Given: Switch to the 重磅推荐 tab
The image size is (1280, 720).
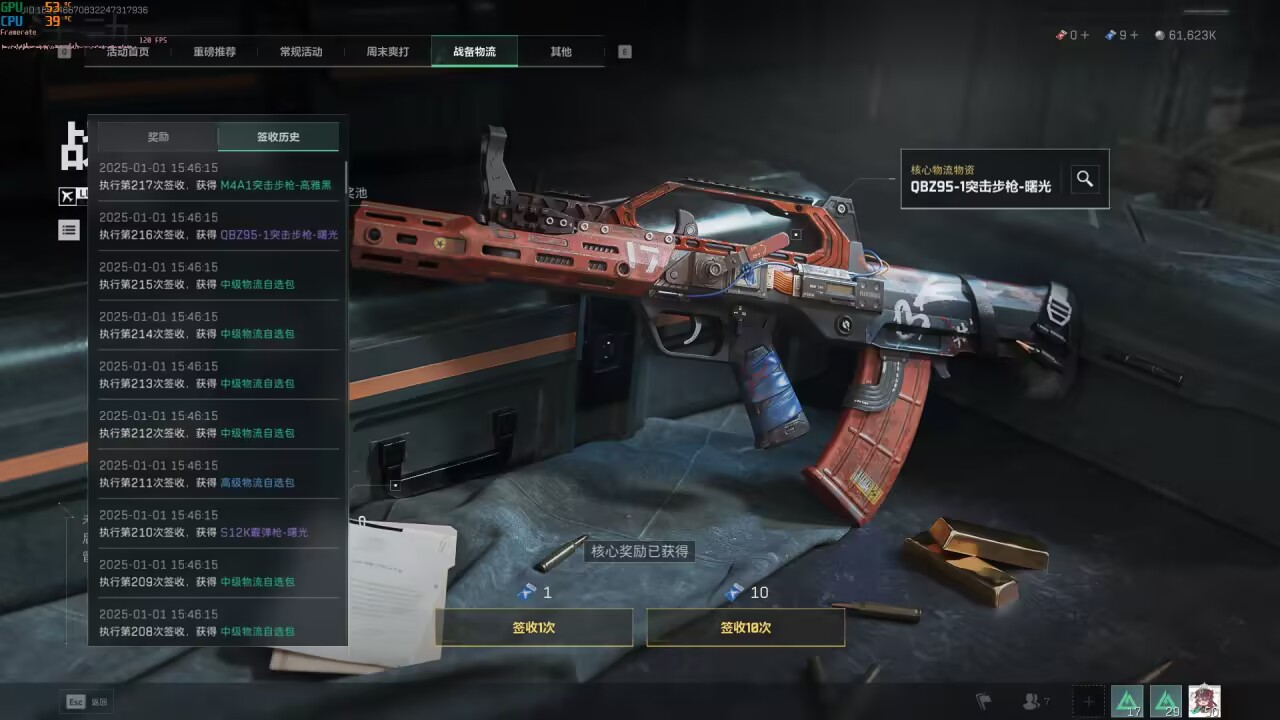Looking at the screenshot, I should tap(214, 52).
